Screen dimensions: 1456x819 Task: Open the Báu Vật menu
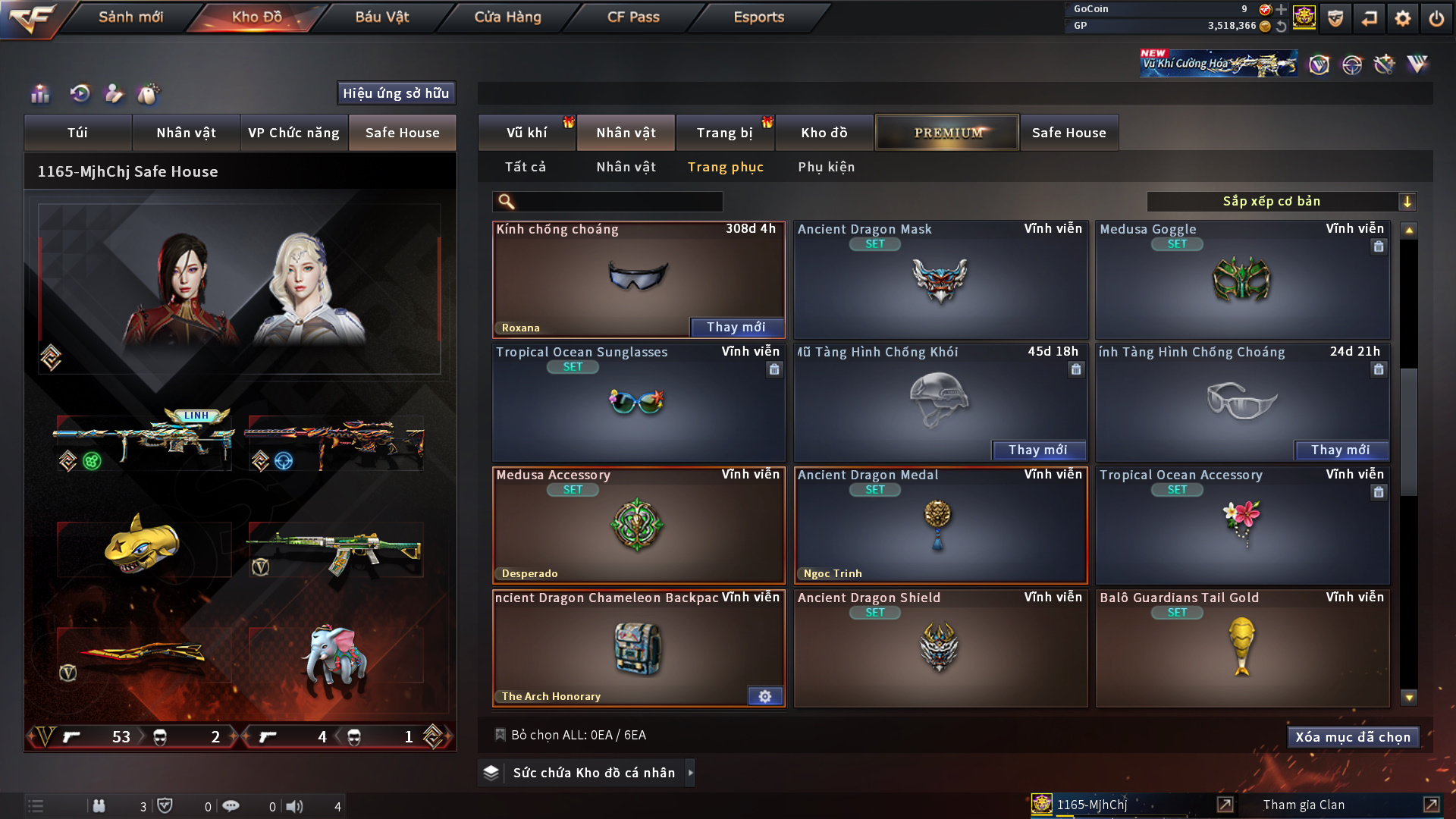[x=381, y=17]
